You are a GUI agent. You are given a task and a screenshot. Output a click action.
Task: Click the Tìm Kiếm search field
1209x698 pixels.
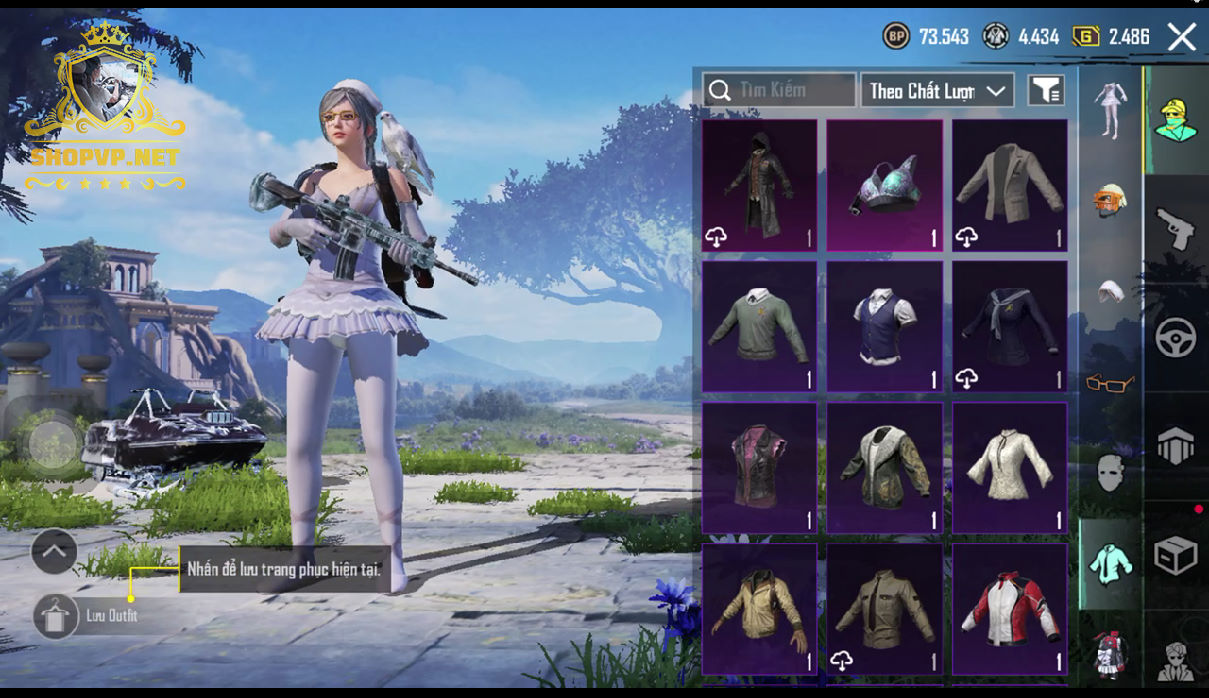[x=779, y=91]
